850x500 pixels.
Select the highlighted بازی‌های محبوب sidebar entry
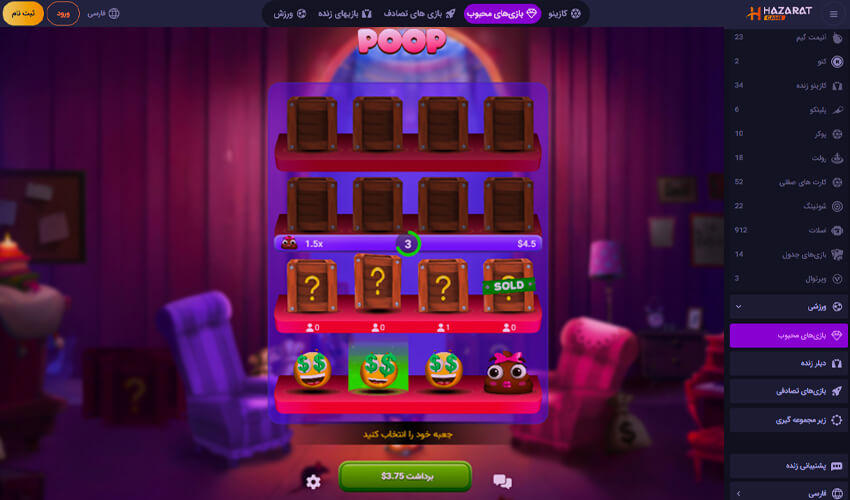pyautogui.click(x=789, y=335)
